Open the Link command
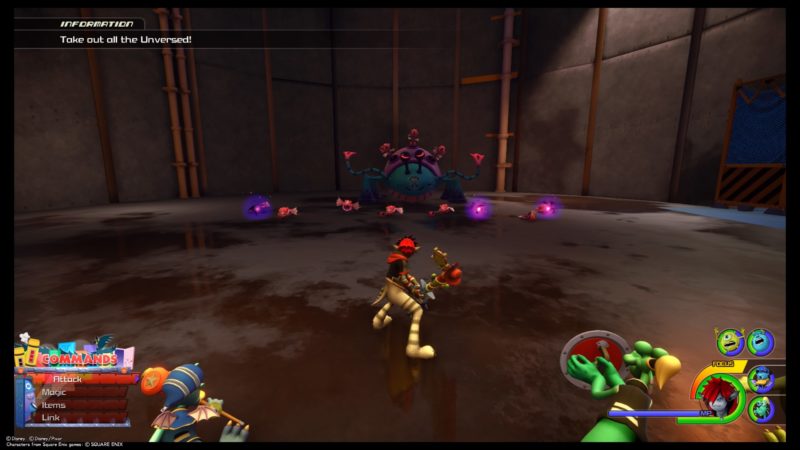800x450 pixels. 54,418
